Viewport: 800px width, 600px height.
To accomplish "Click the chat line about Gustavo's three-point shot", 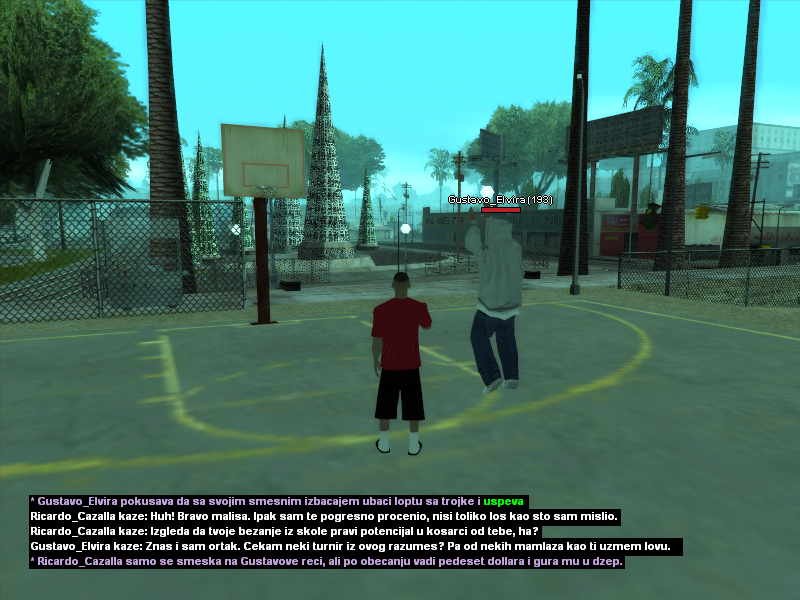I will click(278, 501).
